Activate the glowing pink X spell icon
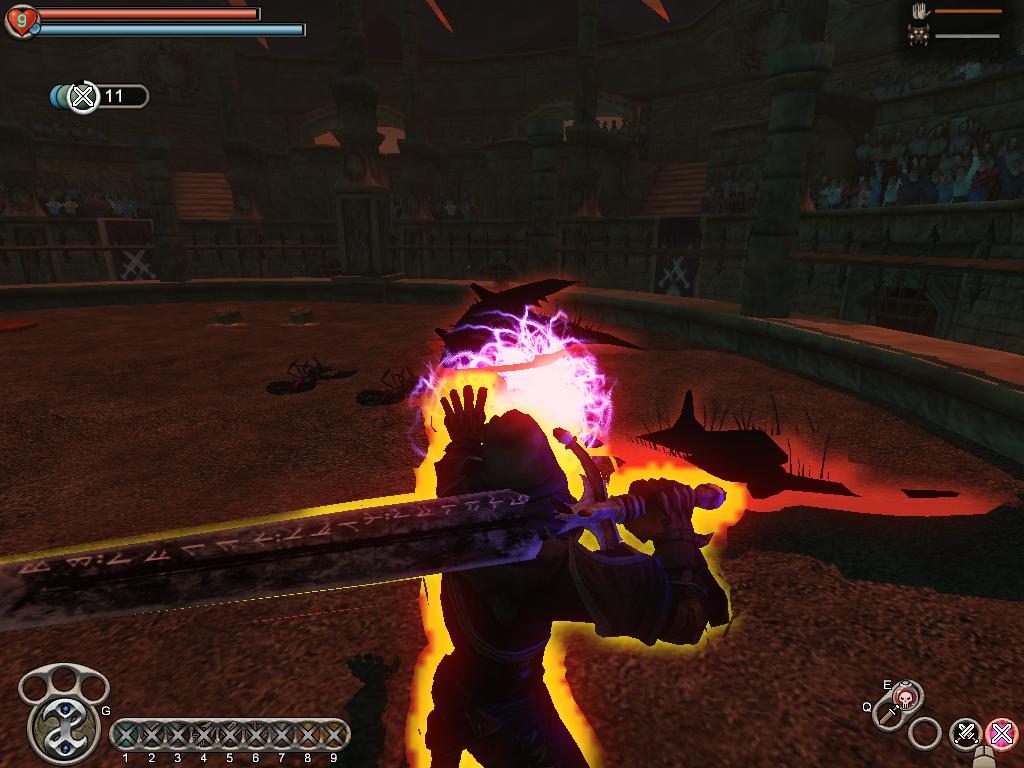This screenshot has width=1024, height=768. click(1001, 733)
